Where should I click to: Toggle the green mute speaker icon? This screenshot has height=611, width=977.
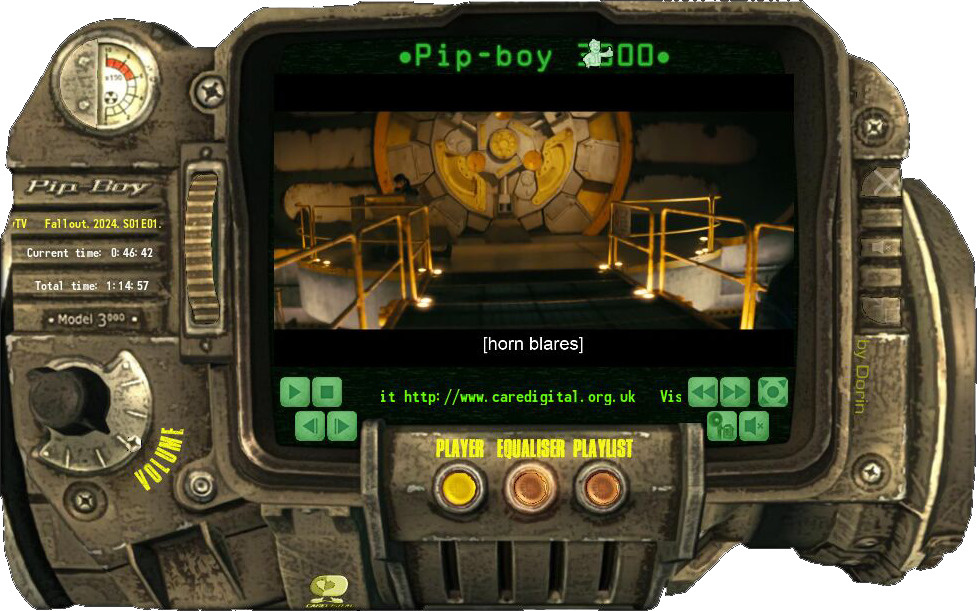click(754, 427)
